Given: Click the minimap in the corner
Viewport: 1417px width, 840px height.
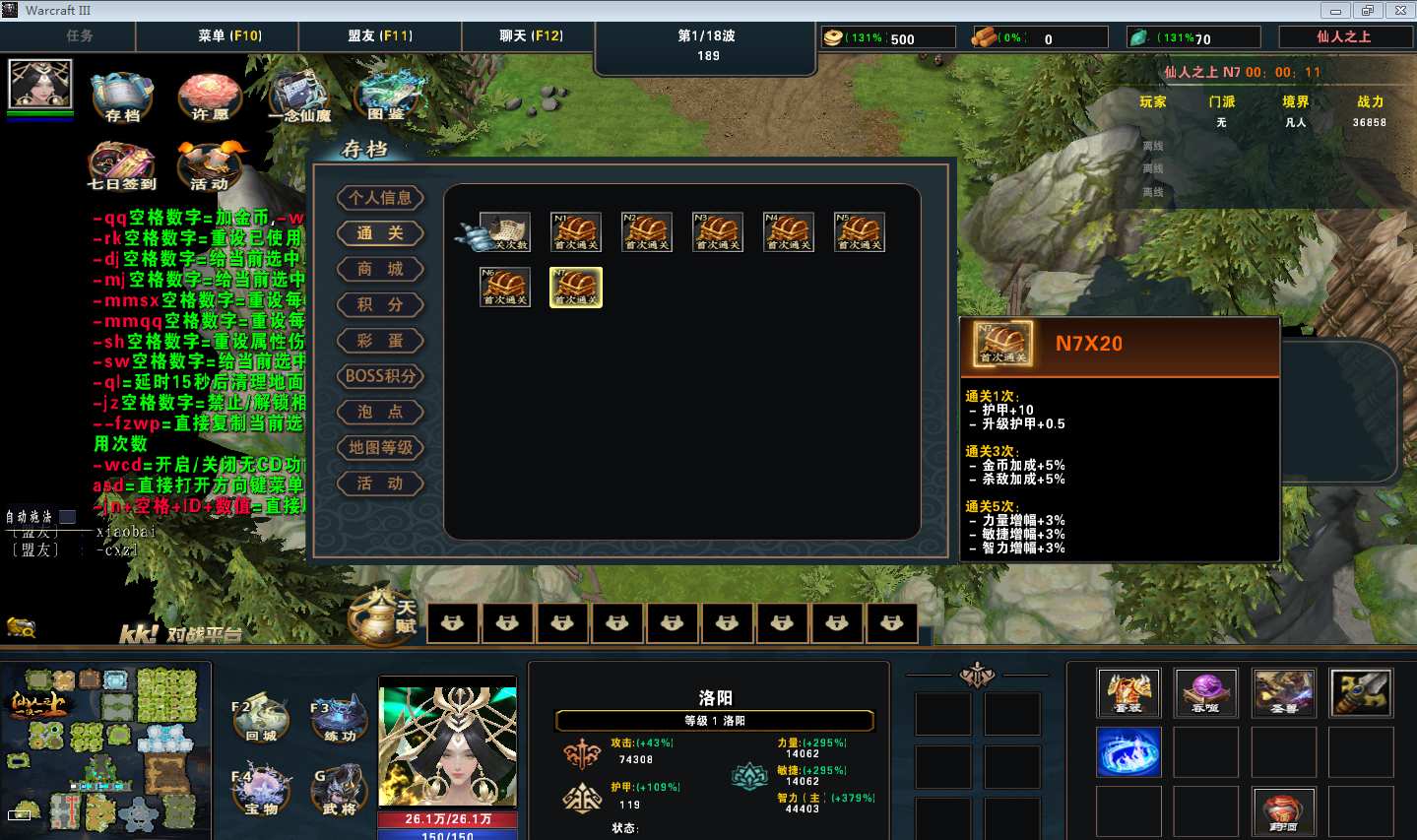Looking at the screenshot, I should (x=104, y=748).
